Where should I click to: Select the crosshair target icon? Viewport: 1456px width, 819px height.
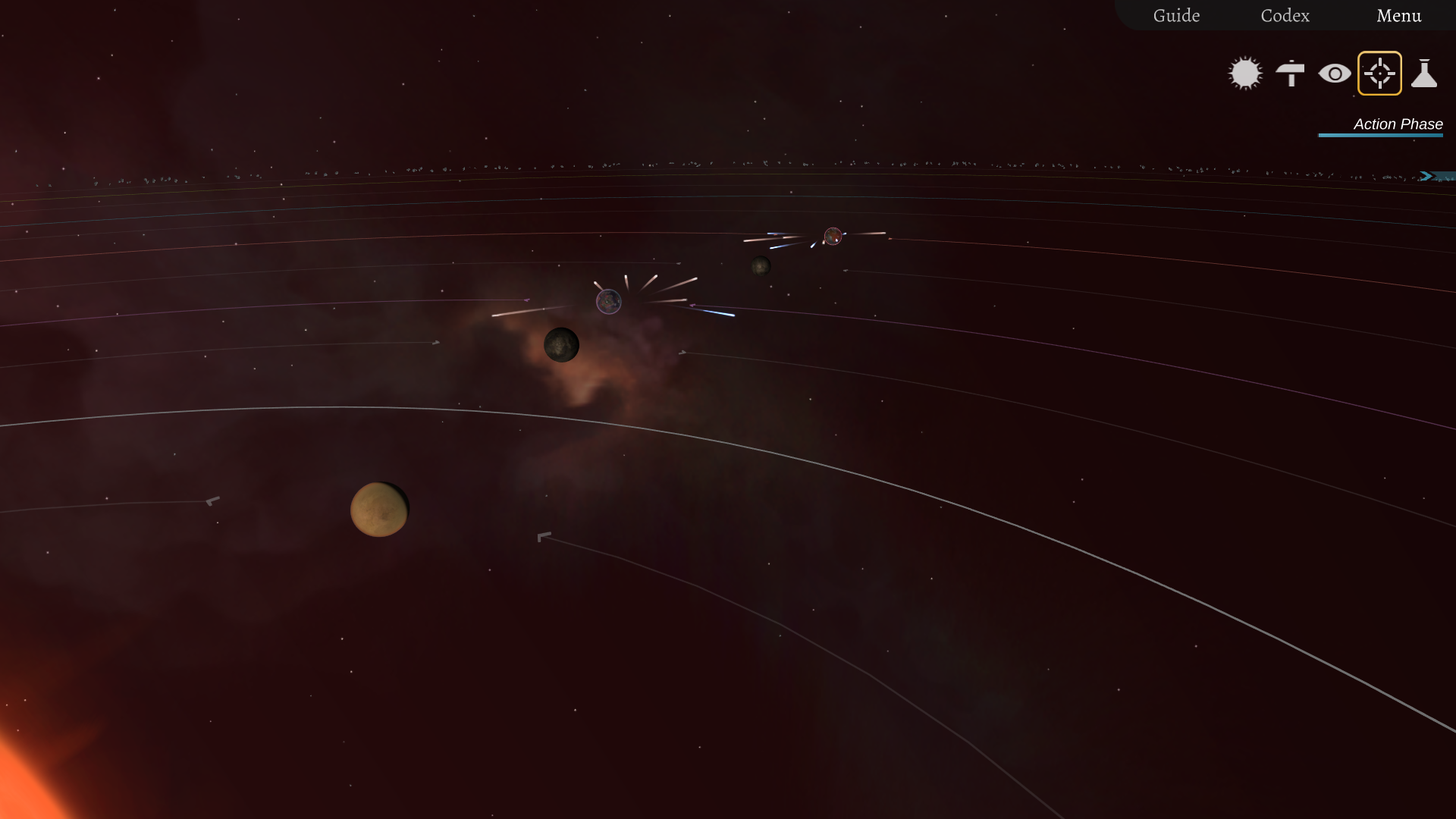coord(1379,74)
